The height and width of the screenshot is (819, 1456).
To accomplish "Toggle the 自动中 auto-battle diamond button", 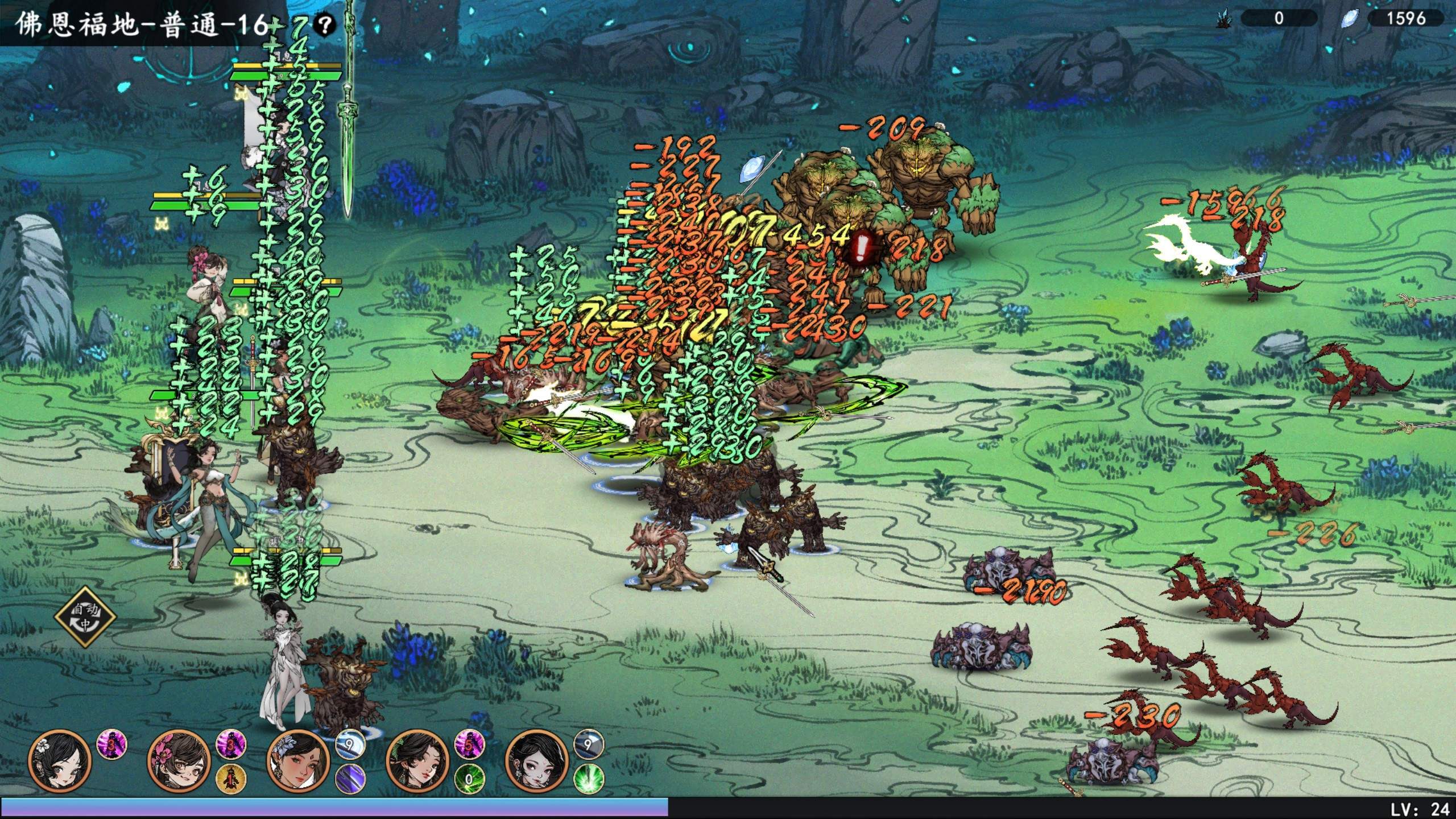I will tap(85, 617).
